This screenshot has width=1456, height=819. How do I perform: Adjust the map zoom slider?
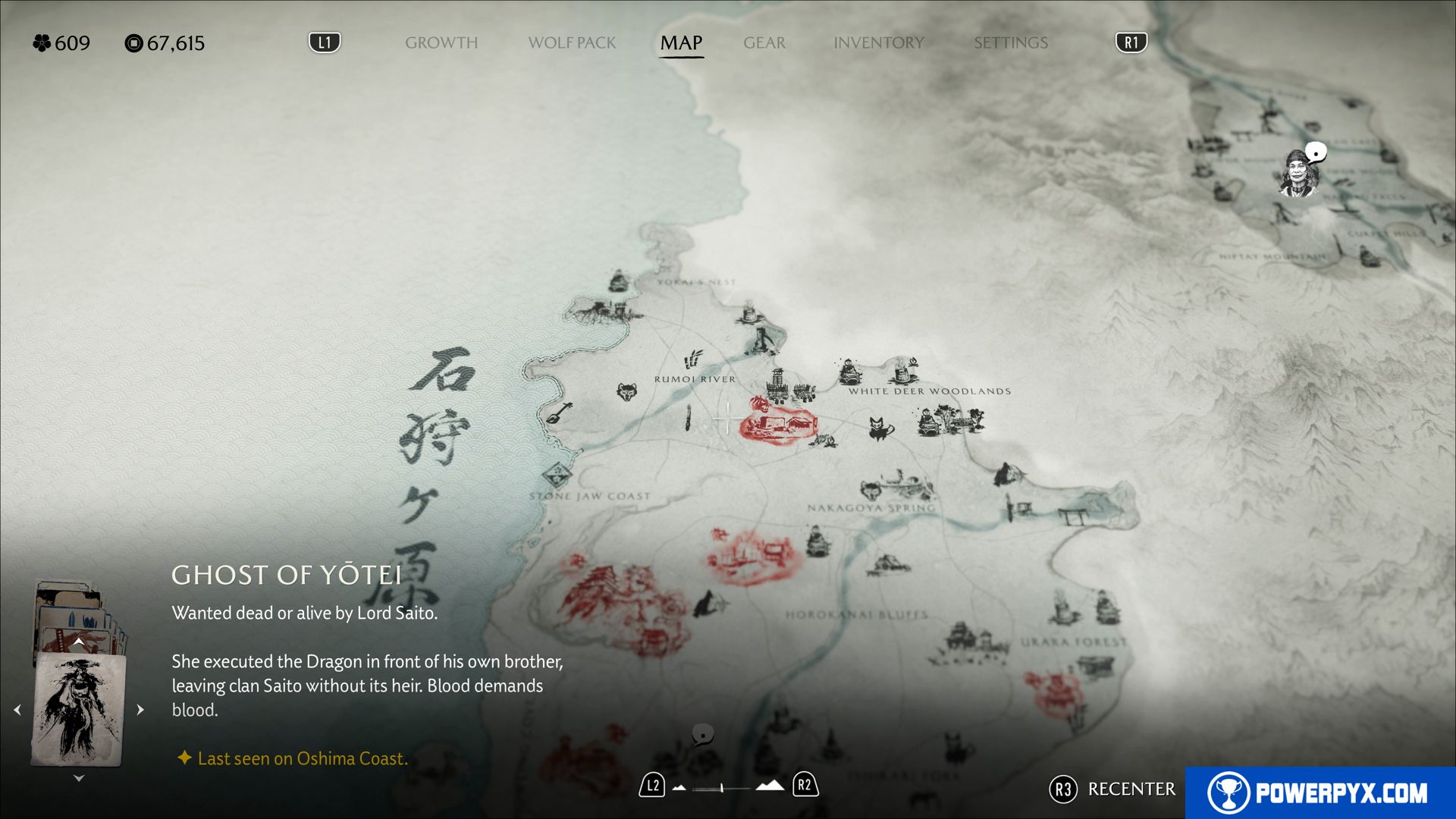[721, 788]
